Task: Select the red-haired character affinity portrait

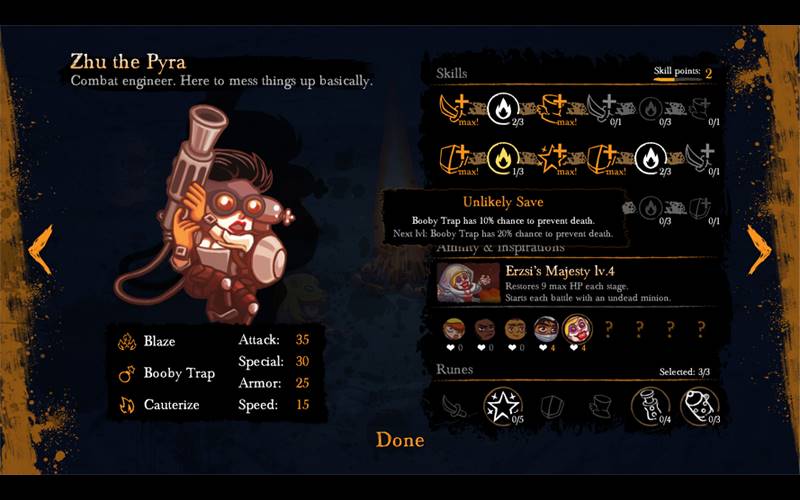Action: pos(455,328)
